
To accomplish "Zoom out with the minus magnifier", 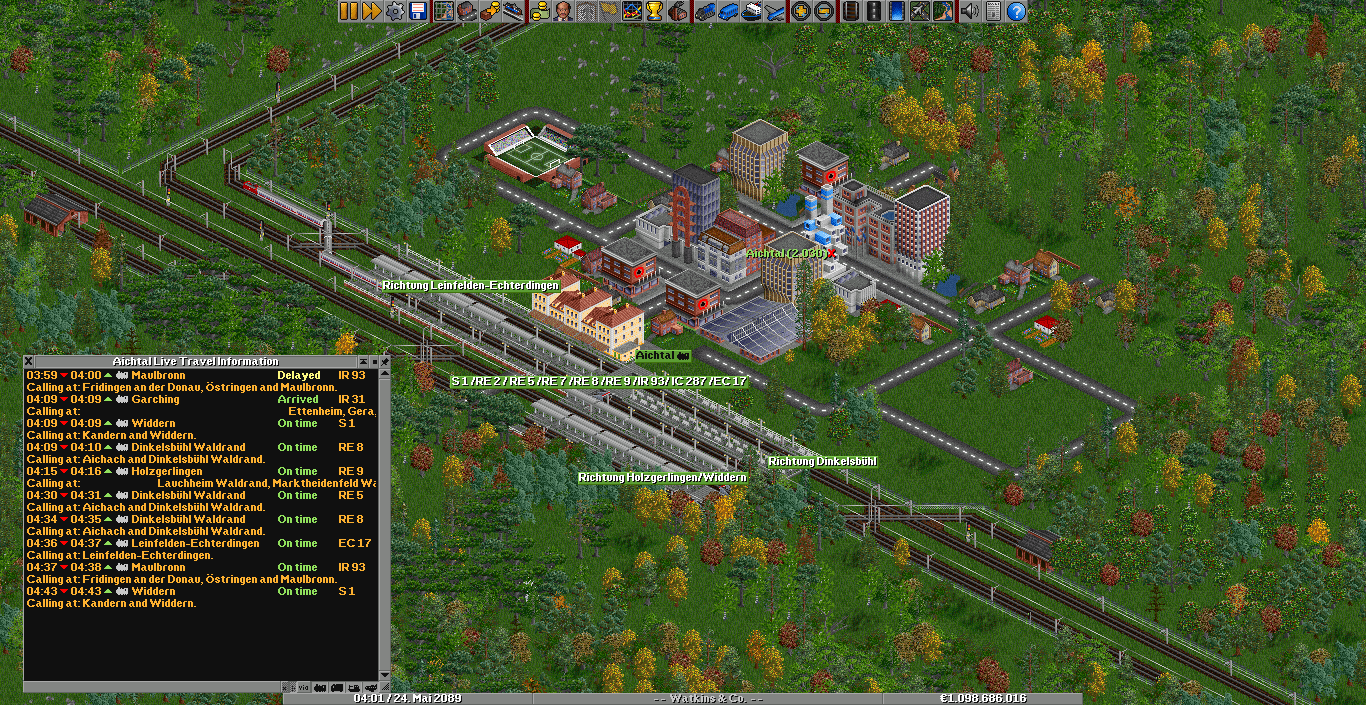I will pos(823,11).
